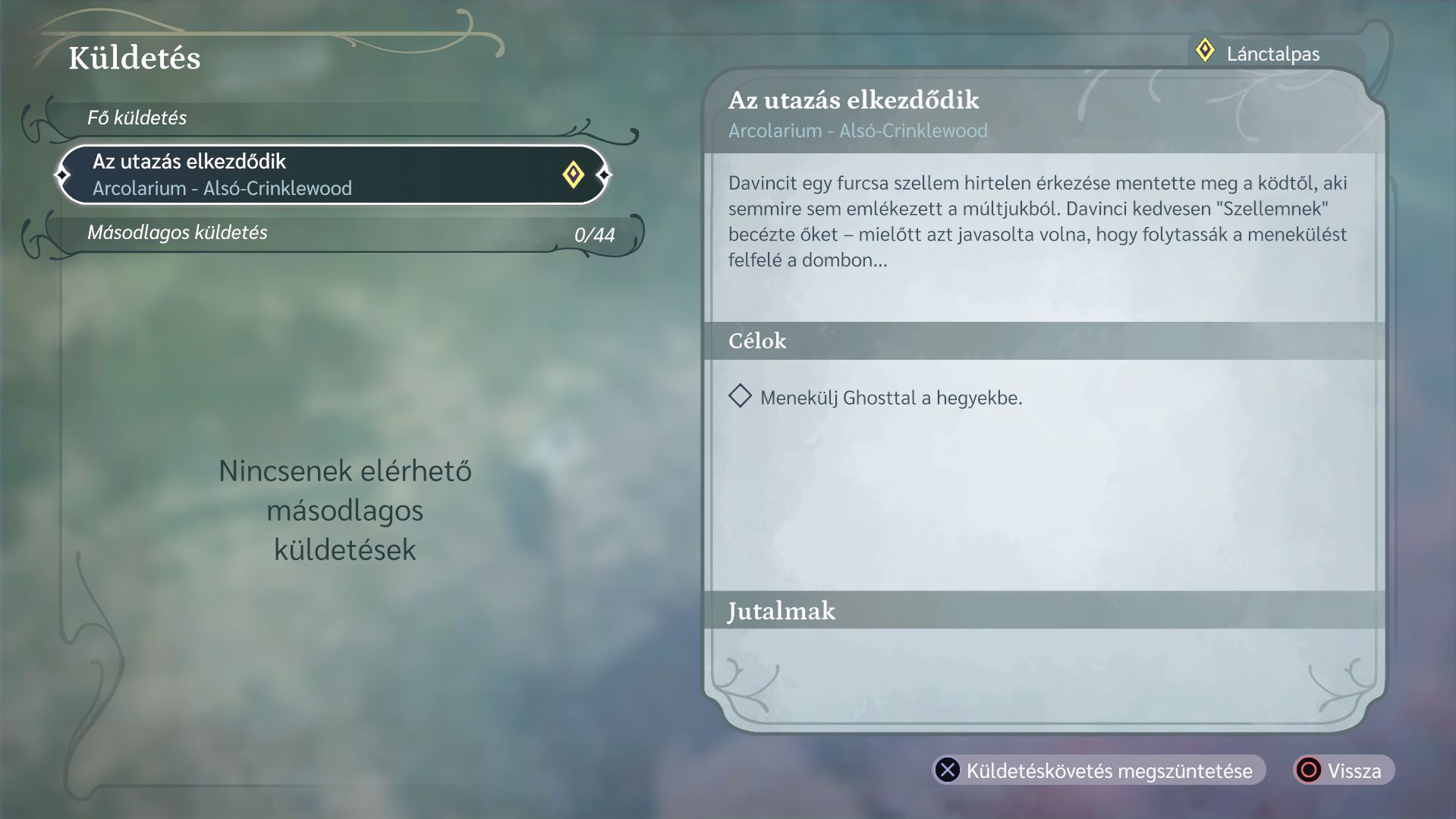Toggle the yellow diamond tracking marker on the quest
Screen dimensions: 1456x819
[573, 175]
